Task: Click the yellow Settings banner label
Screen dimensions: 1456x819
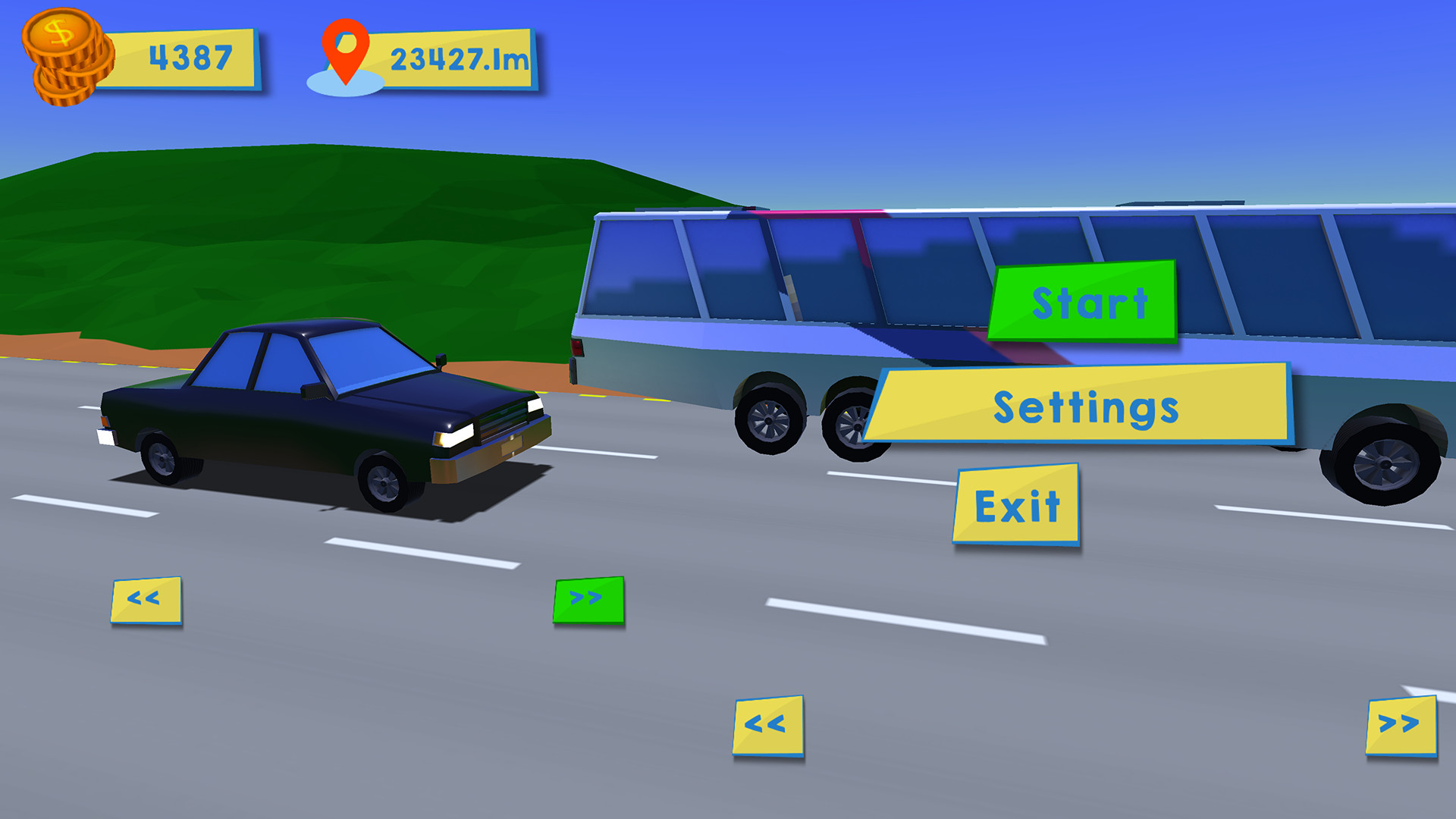Action: pos(1086,409)
